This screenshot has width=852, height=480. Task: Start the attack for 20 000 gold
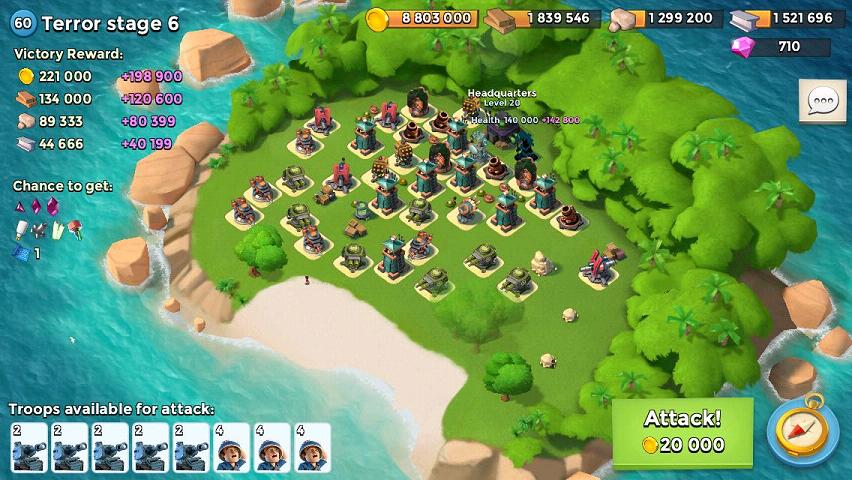click(682, 432)
